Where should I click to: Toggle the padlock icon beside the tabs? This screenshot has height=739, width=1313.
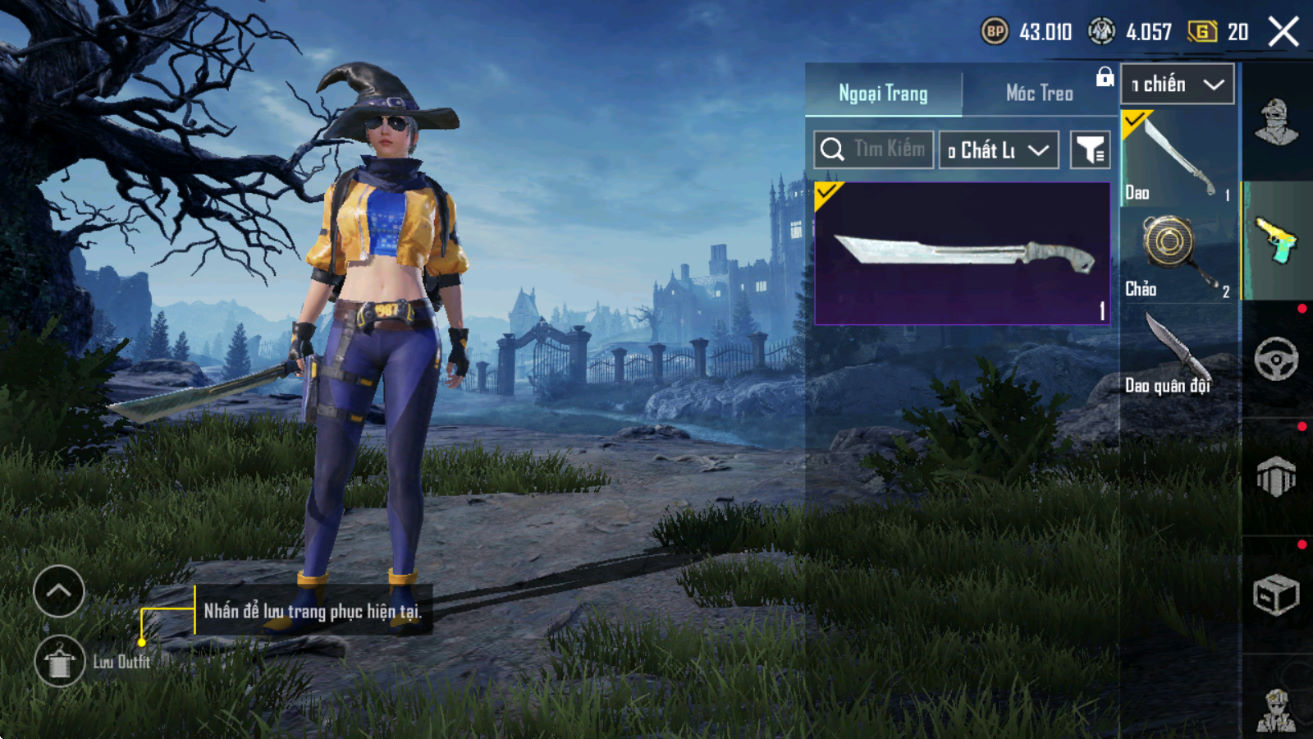1105,77
